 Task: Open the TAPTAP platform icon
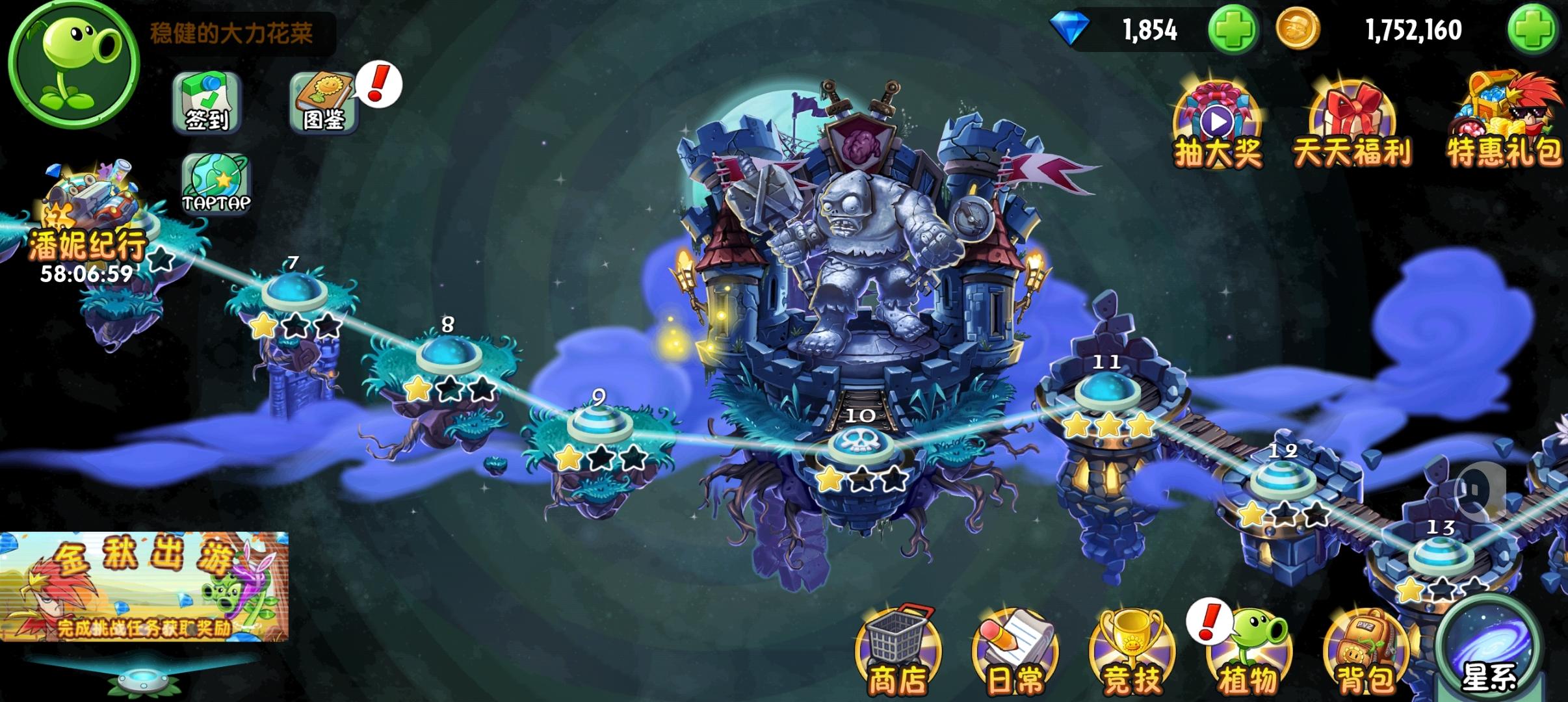tap(216, 185)
